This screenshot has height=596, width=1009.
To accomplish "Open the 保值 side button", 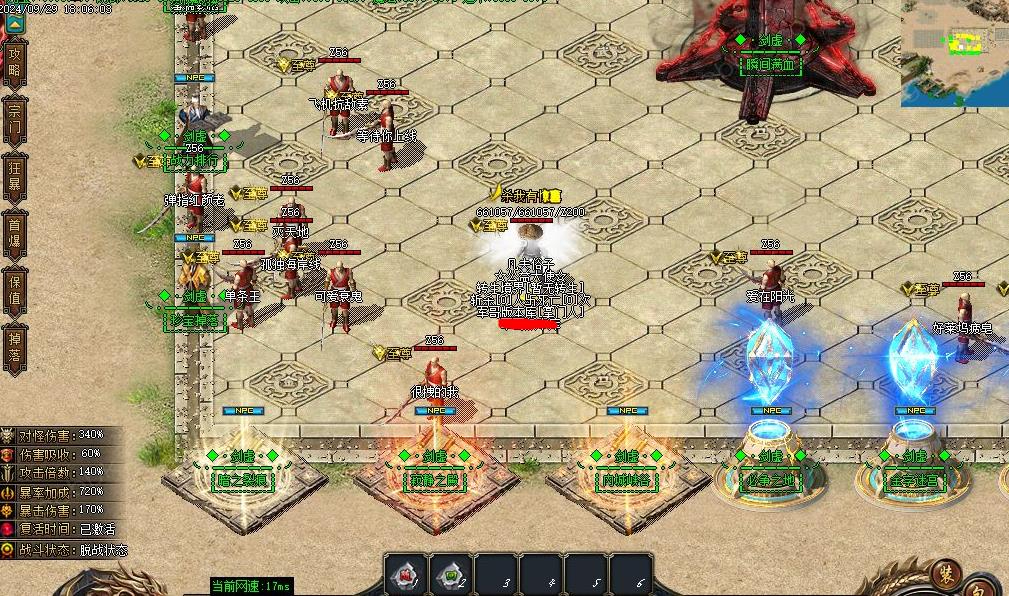I will [14, 291].
